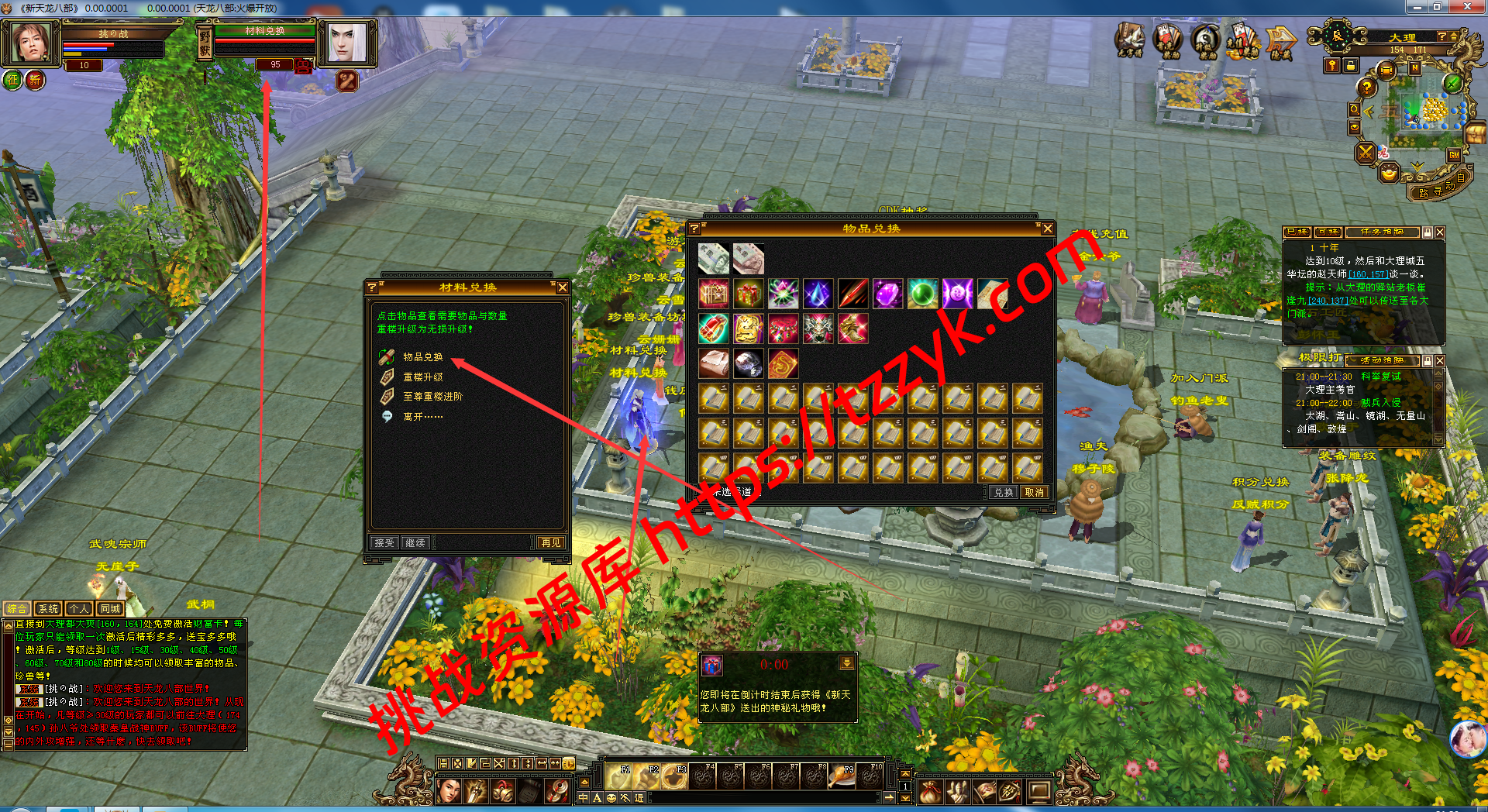Confirm with the 兑换 exchange button
The height and width of the screenshot is (812, 1488).
[1004, 492]
